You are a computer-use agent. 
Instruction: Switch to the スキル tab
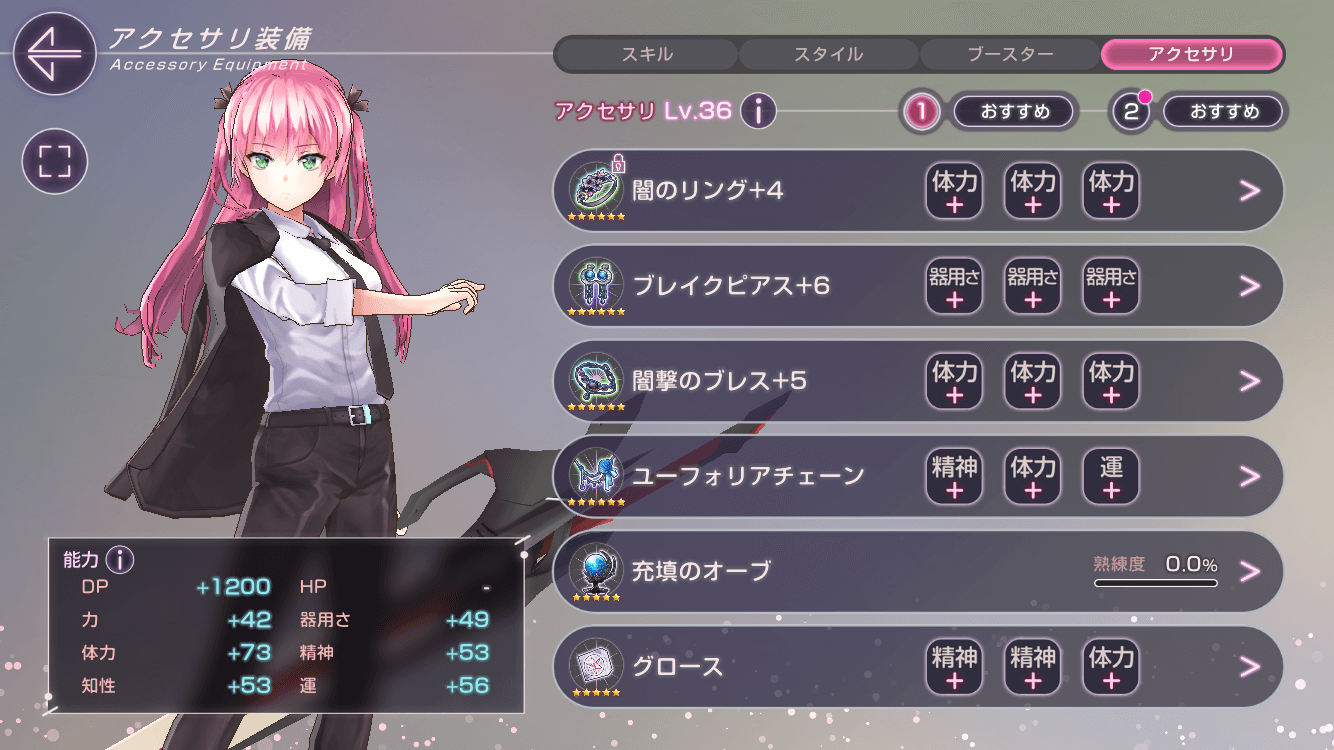tap(646, 54)
